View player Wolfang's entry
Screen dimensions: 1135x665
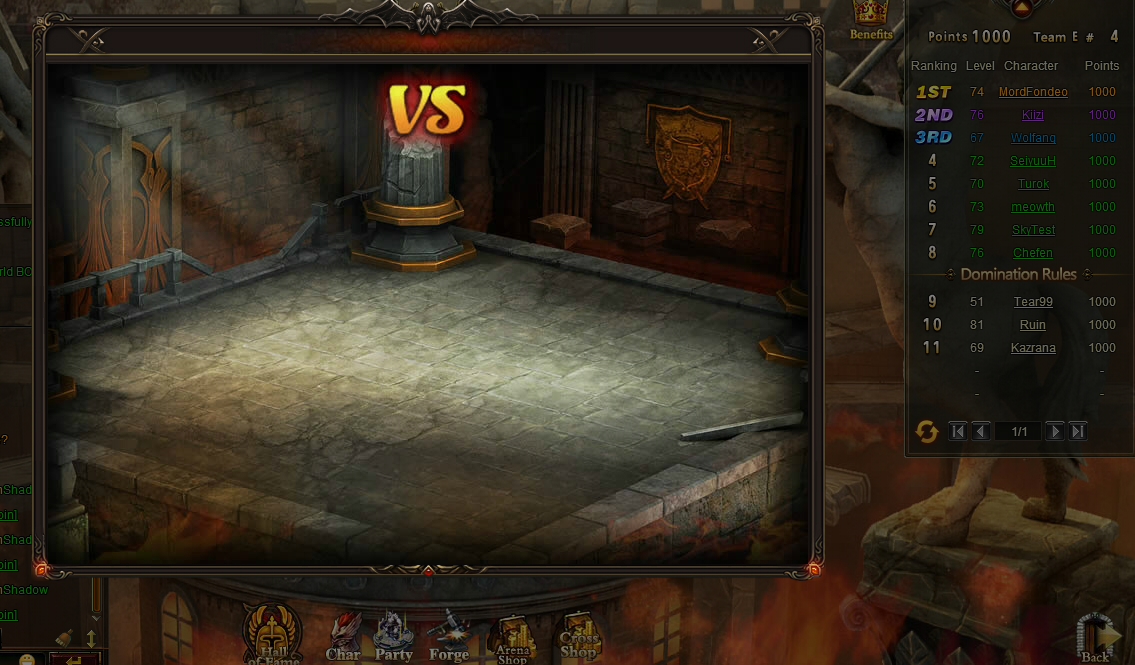(1033, 138)
